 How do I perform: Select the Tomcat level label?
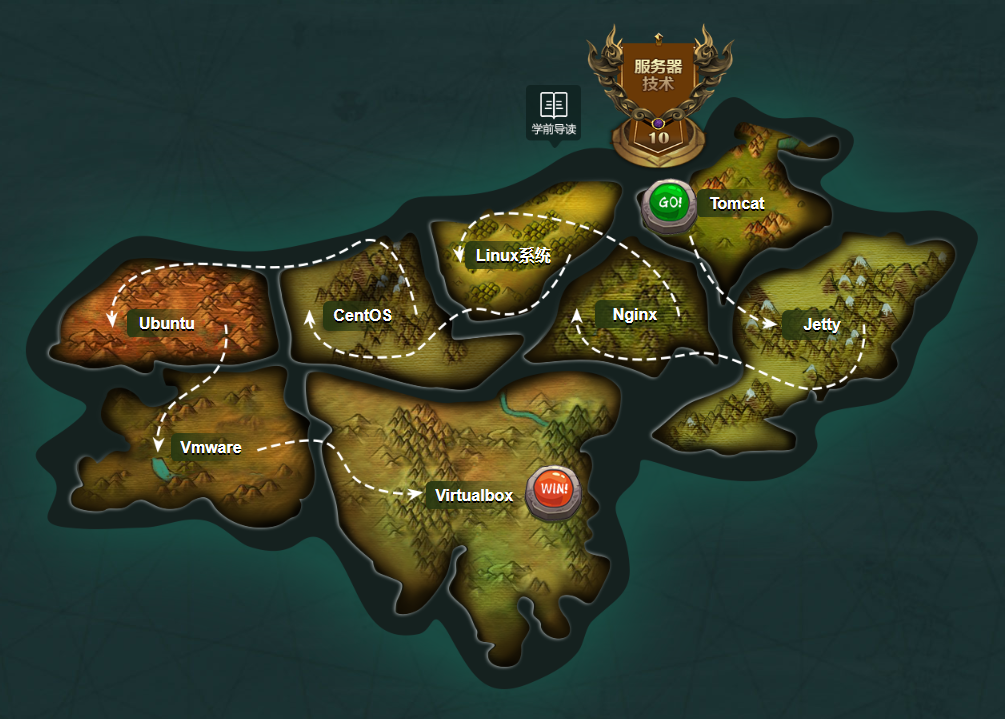[737, 204]
